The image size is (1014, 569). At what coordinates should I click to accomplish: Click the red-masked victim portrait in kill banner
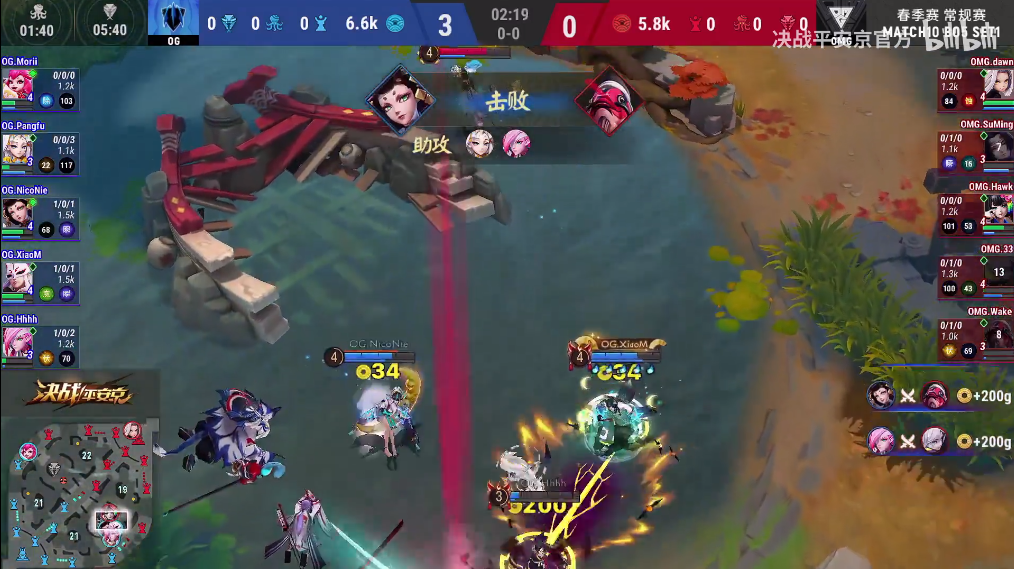pyautogui.click(x=609, y=102)
